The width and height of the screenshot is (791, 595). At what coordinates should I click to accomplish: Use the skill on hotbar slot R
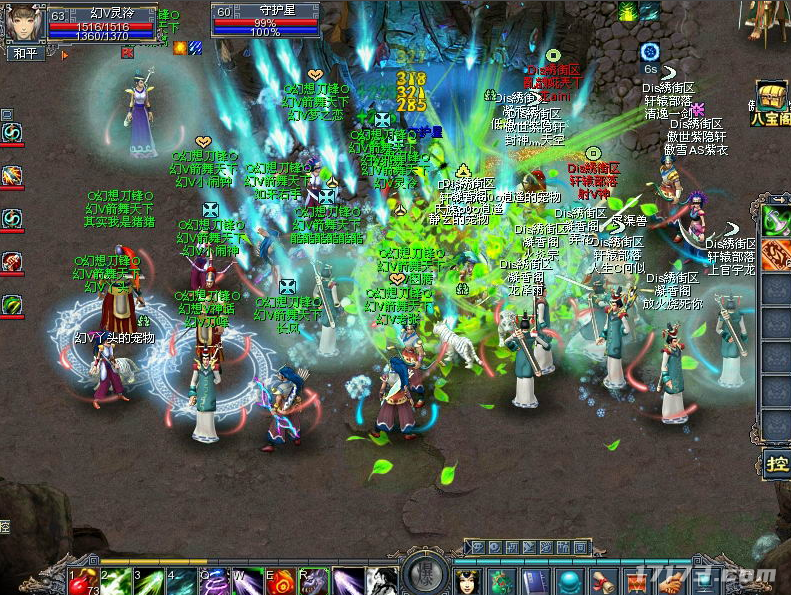point(314,580)
